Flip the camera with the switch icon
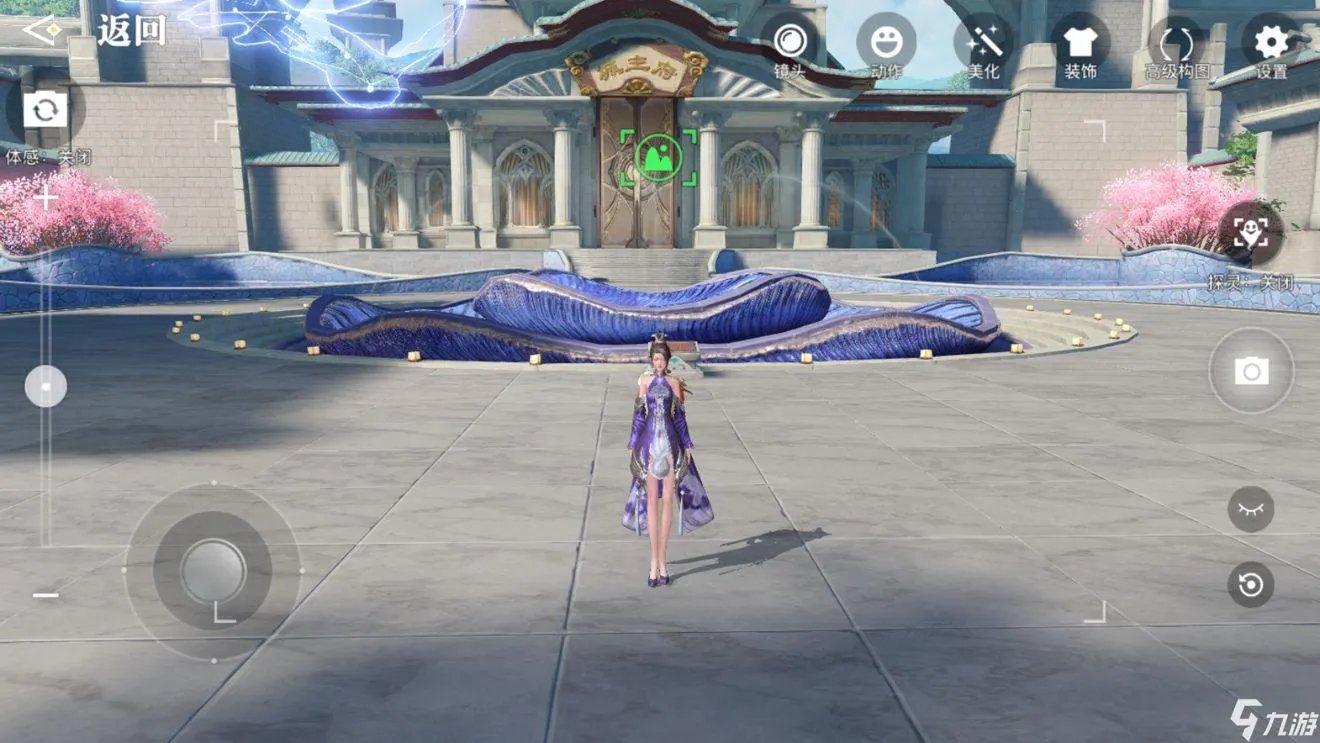The image size is (1320, 743). 45,109
